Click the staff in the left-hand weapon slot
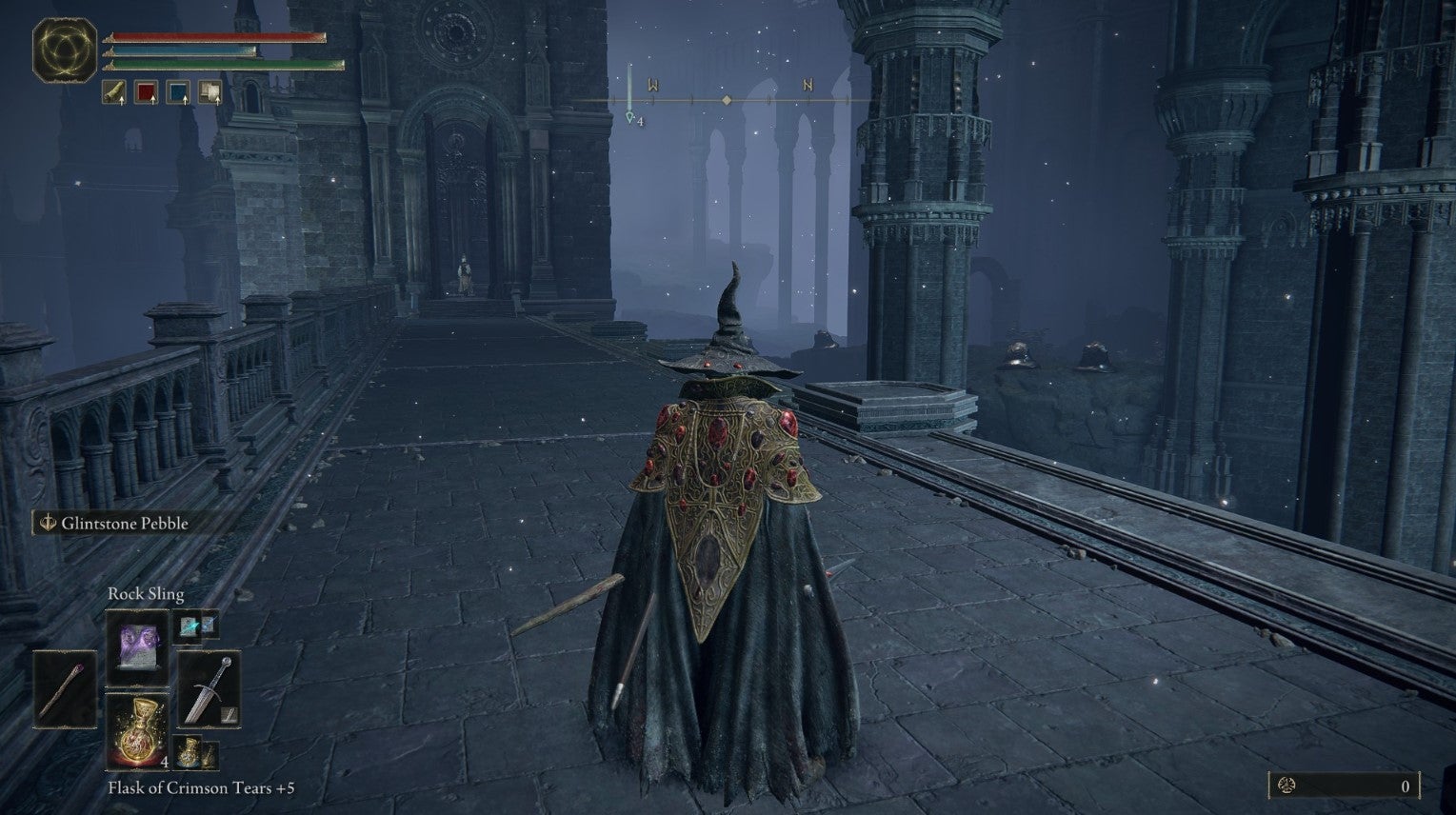 click(64, 689)
